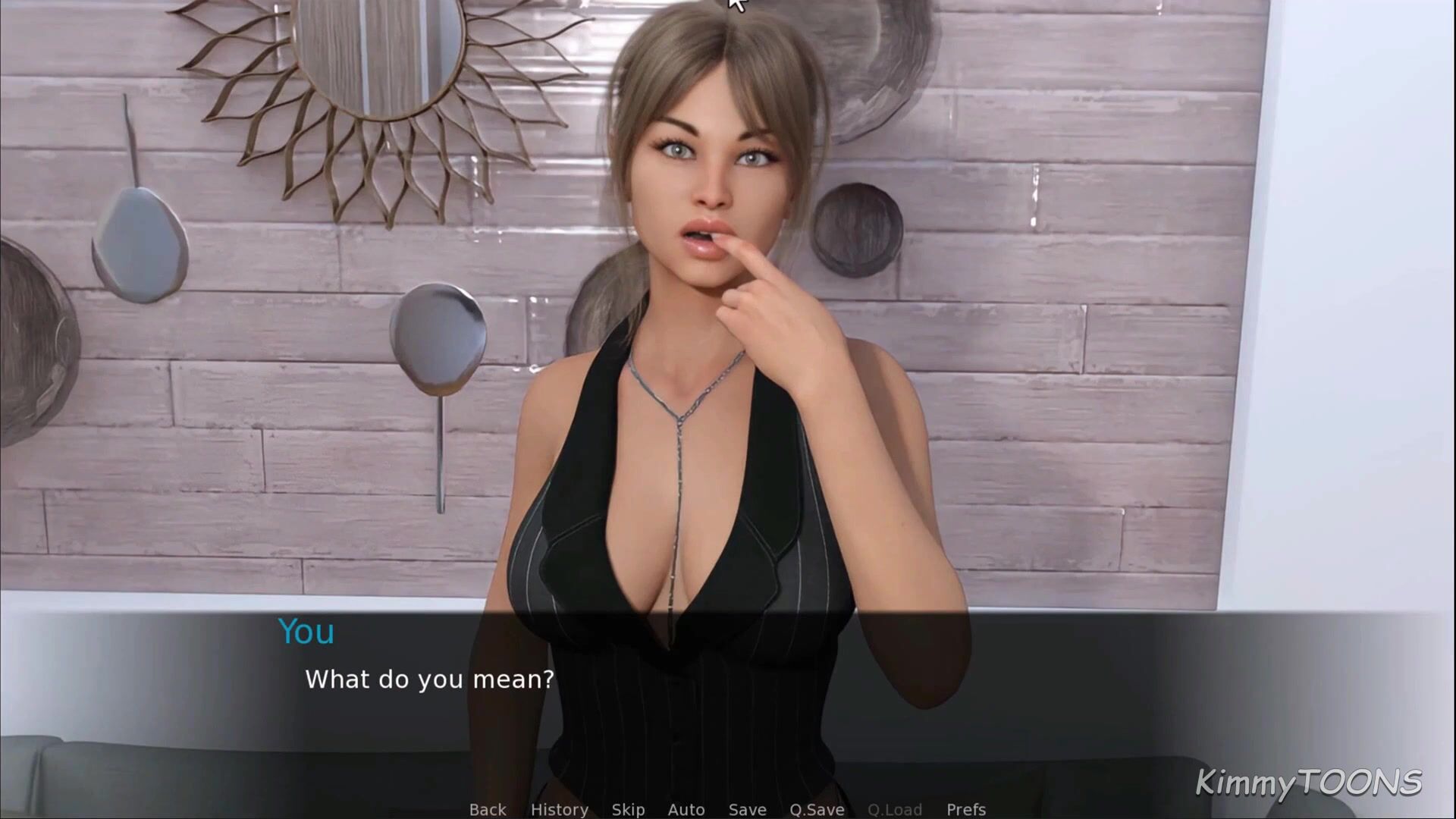This screenshot has height=819, width=1456.
Task: Toggle Auto dialogue advance
Action: [x=686, y=809]
